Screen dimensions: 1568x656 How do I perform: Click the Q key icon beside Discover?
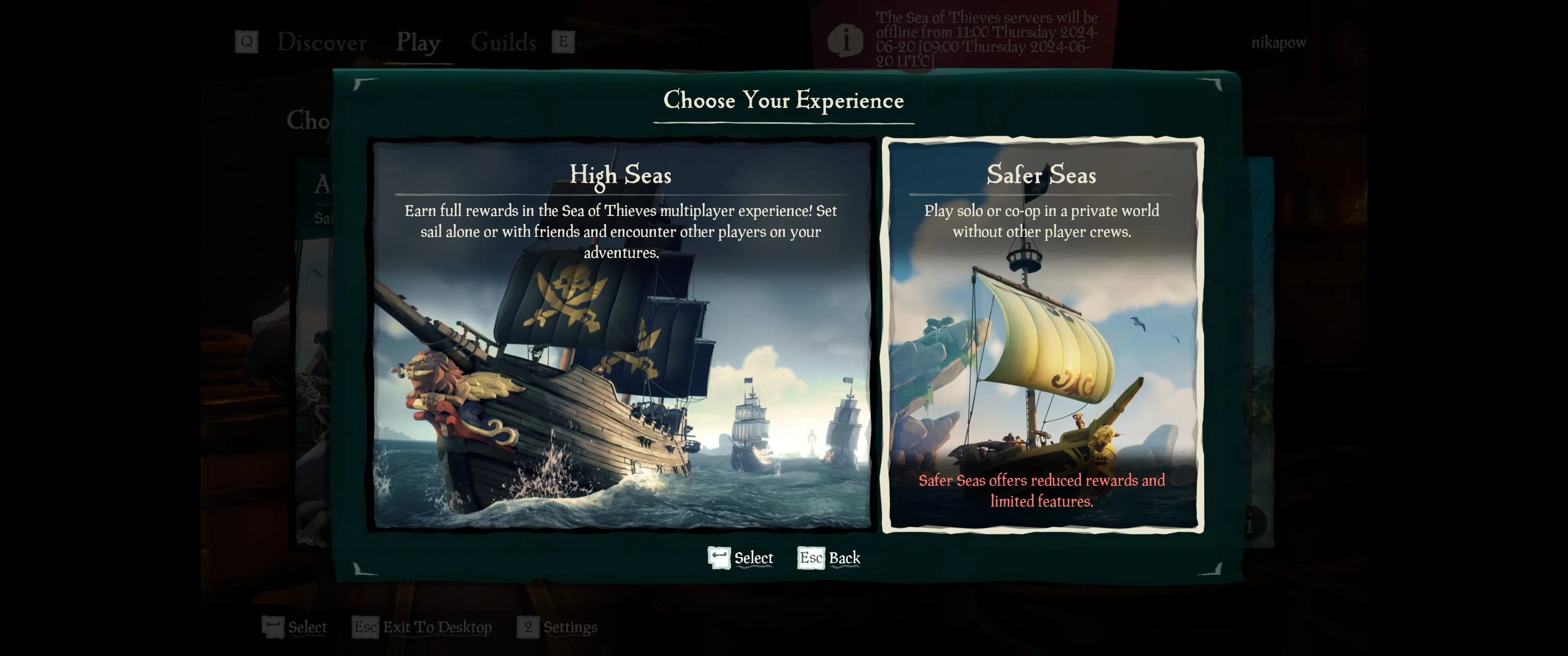click(246, 41)
